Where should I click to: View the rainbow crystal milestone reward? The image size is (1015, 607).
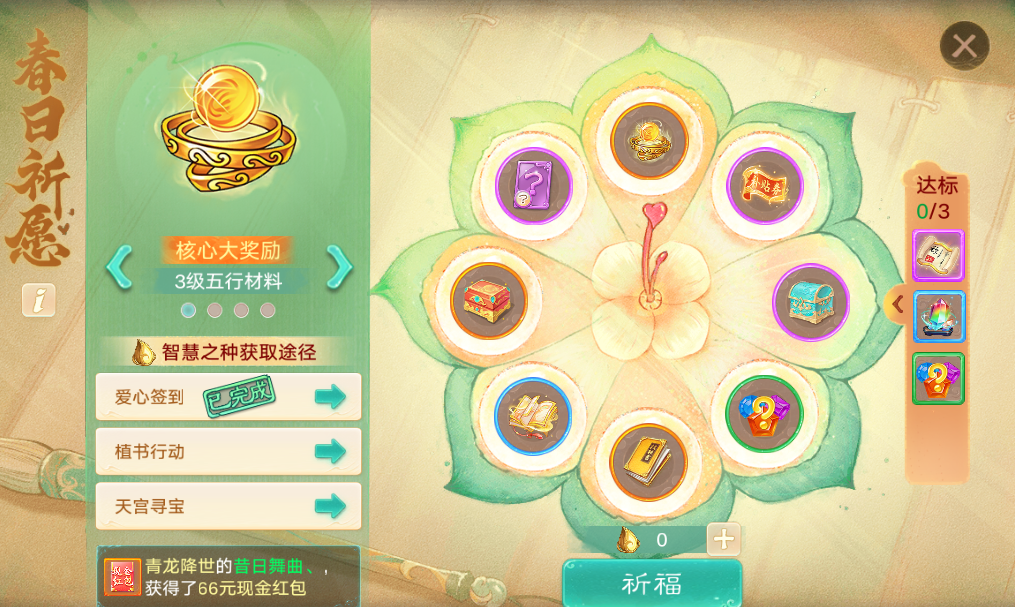coord(938,317)
